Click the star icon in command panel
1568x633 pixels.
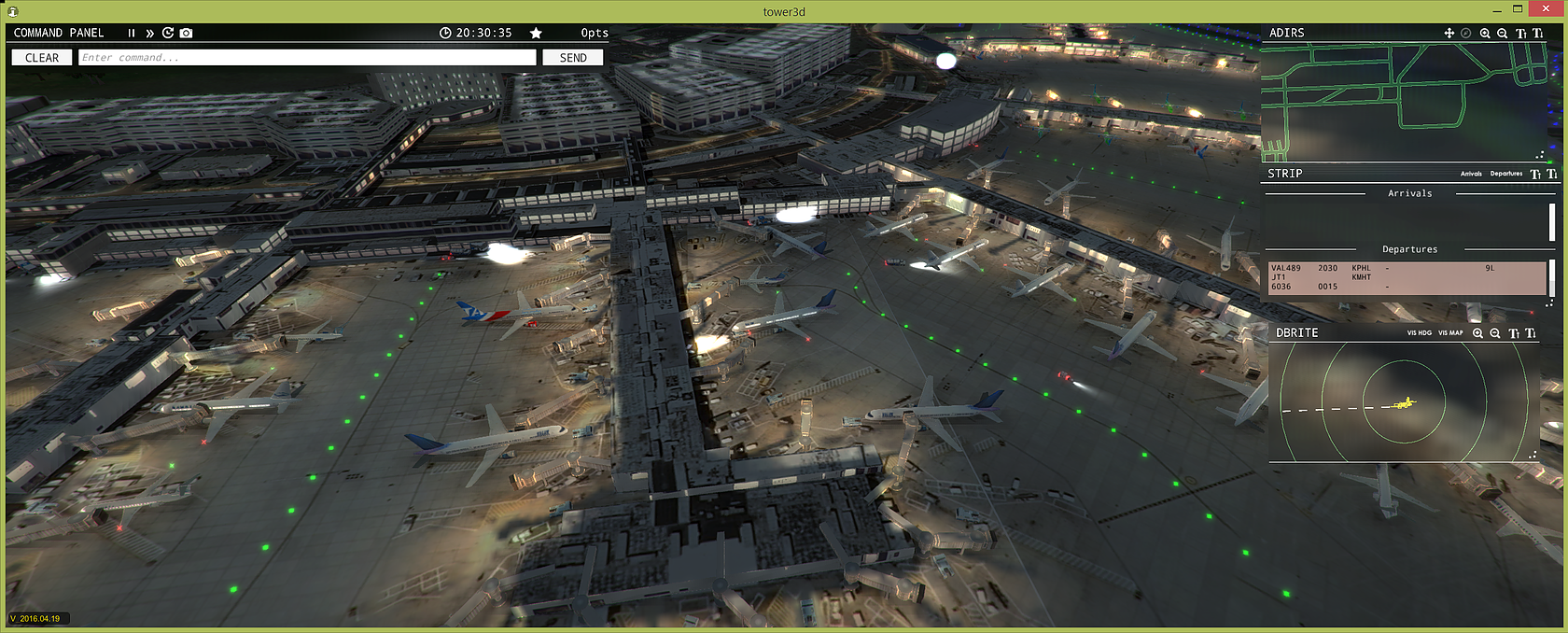point(536,33)
